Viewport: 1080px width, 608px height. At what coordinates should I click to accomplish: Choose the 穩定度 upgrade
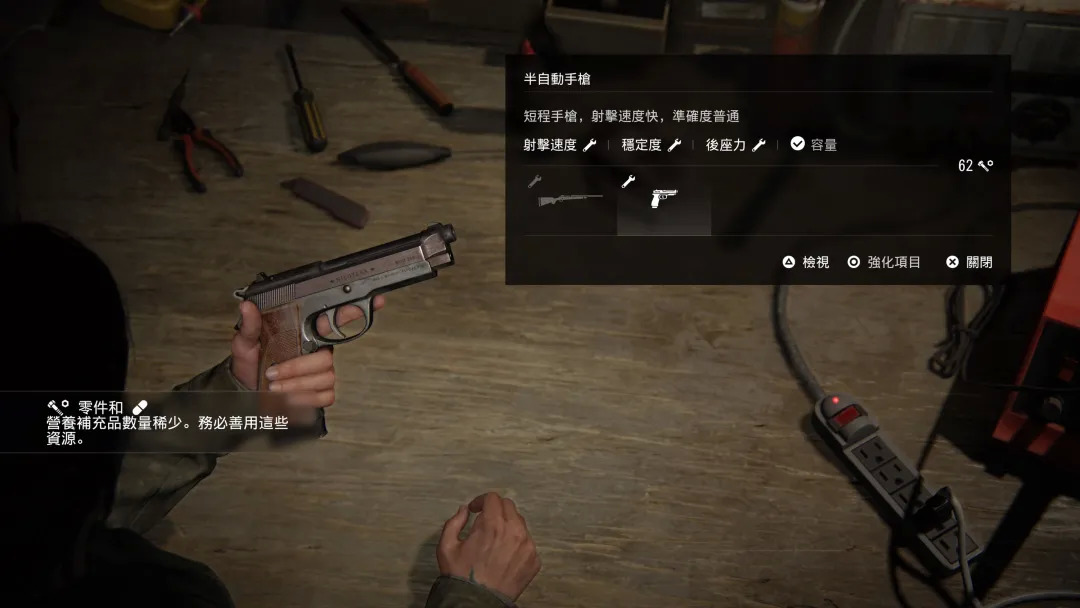pos(651,145)
